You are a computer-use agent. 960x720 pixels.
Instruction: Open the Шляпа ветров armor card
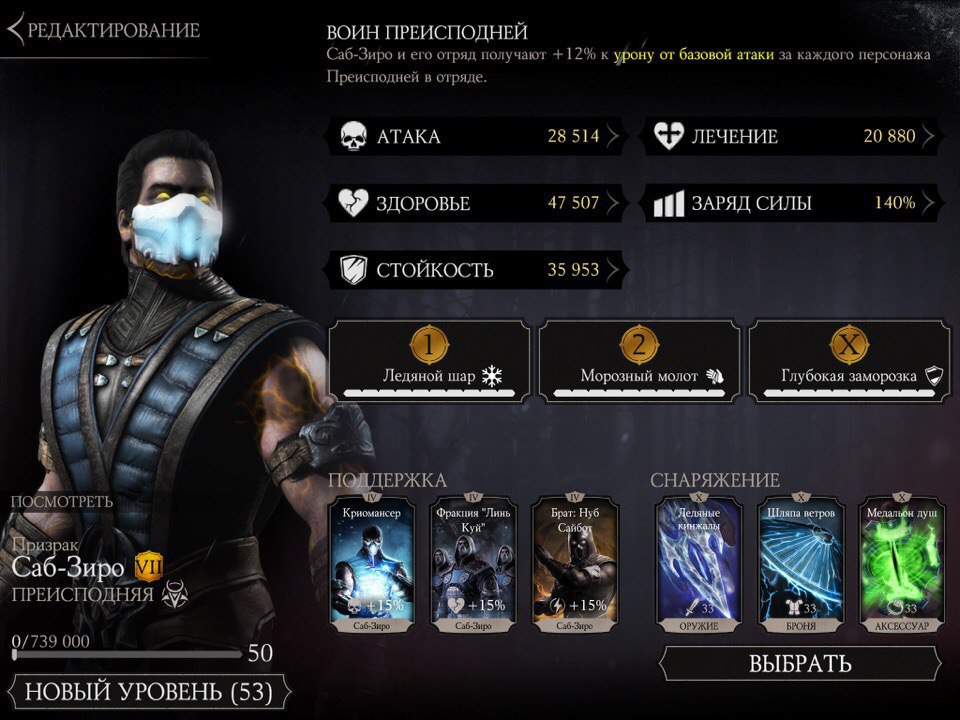tap(800, 565)
